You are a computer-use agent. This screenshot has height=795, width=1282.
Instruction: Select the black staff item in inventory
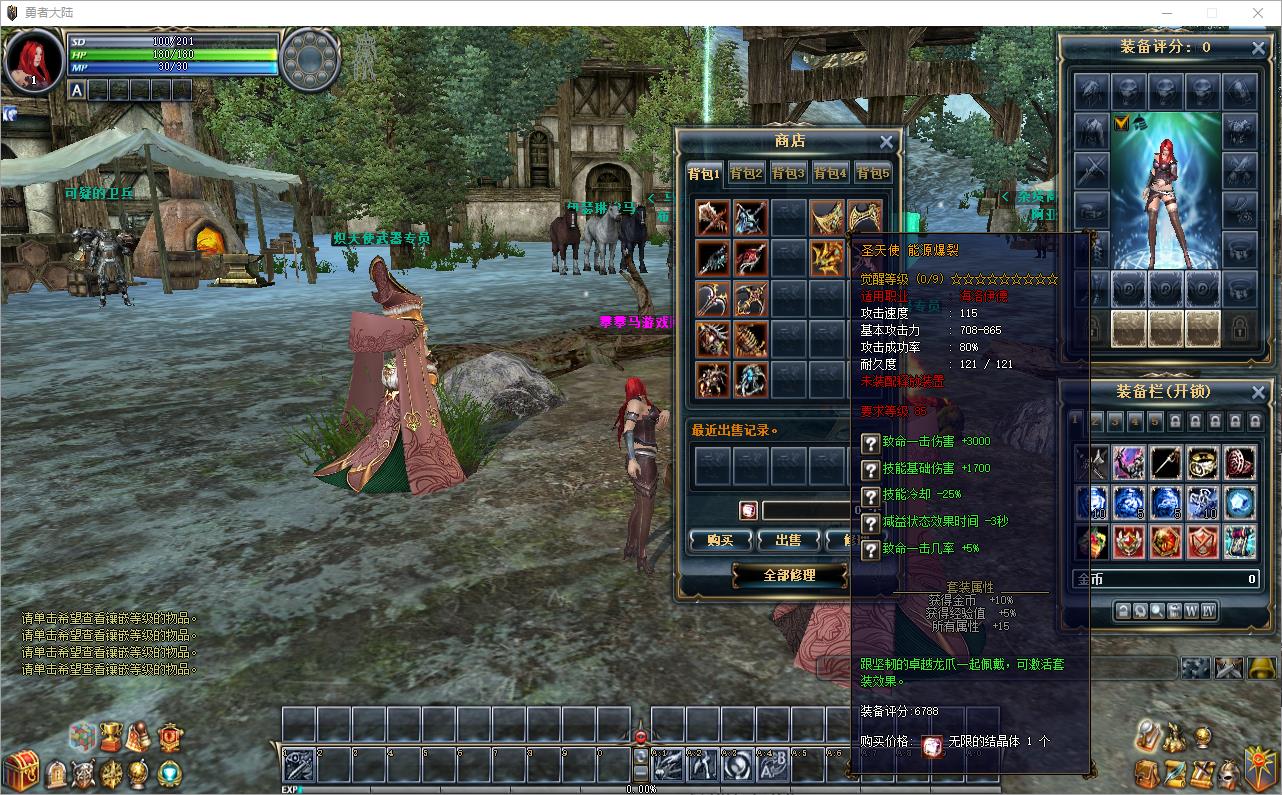pos(1166,462)
